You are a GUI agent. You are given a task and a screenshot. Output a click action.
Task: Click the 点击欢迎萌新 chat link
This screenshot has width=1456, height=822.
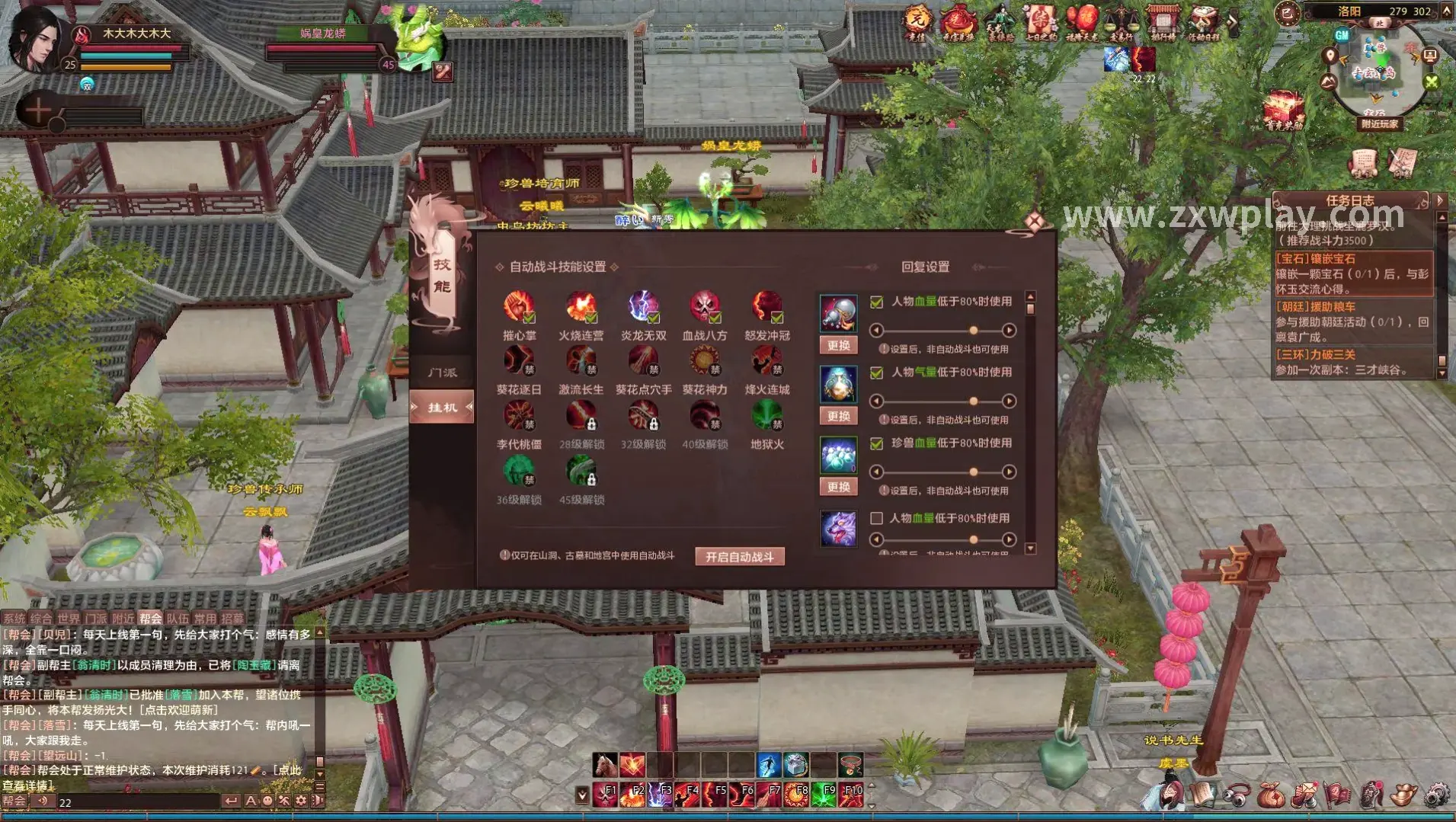click(179, 710)
